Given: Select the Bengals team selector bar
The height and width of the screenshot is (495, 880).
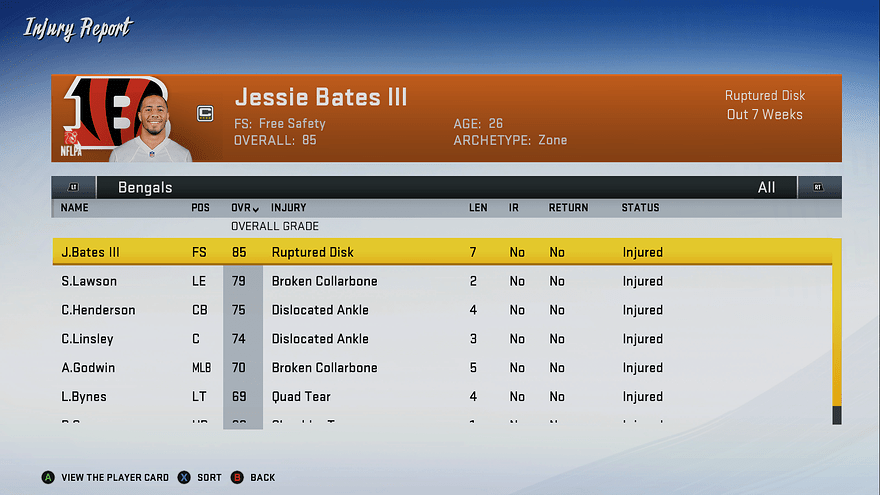Looking at the screenshot, I should (145, 187).
